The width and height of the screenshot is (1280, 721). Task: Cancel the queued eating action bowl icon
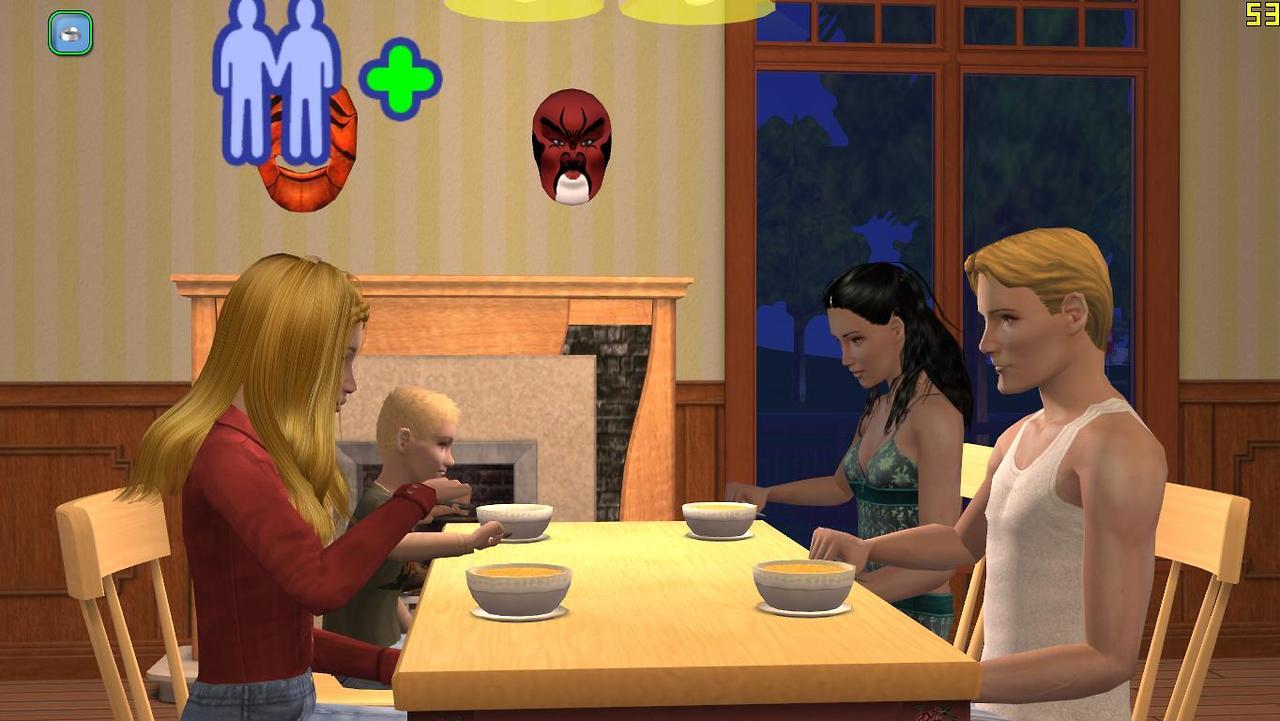pyautogui.click(x=70, y=33)
